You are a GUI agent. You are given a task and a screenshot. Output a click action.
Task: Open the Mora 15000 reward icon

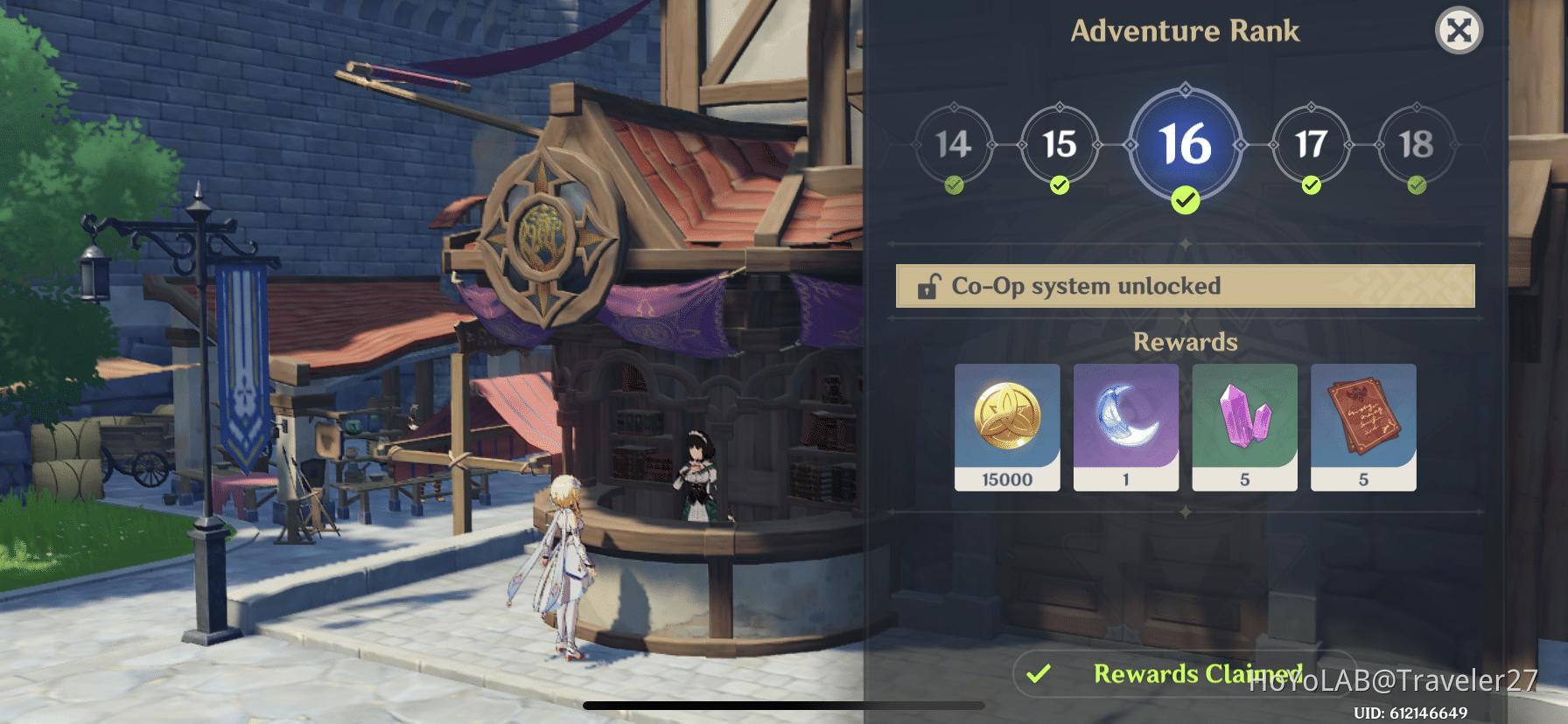1007,428
